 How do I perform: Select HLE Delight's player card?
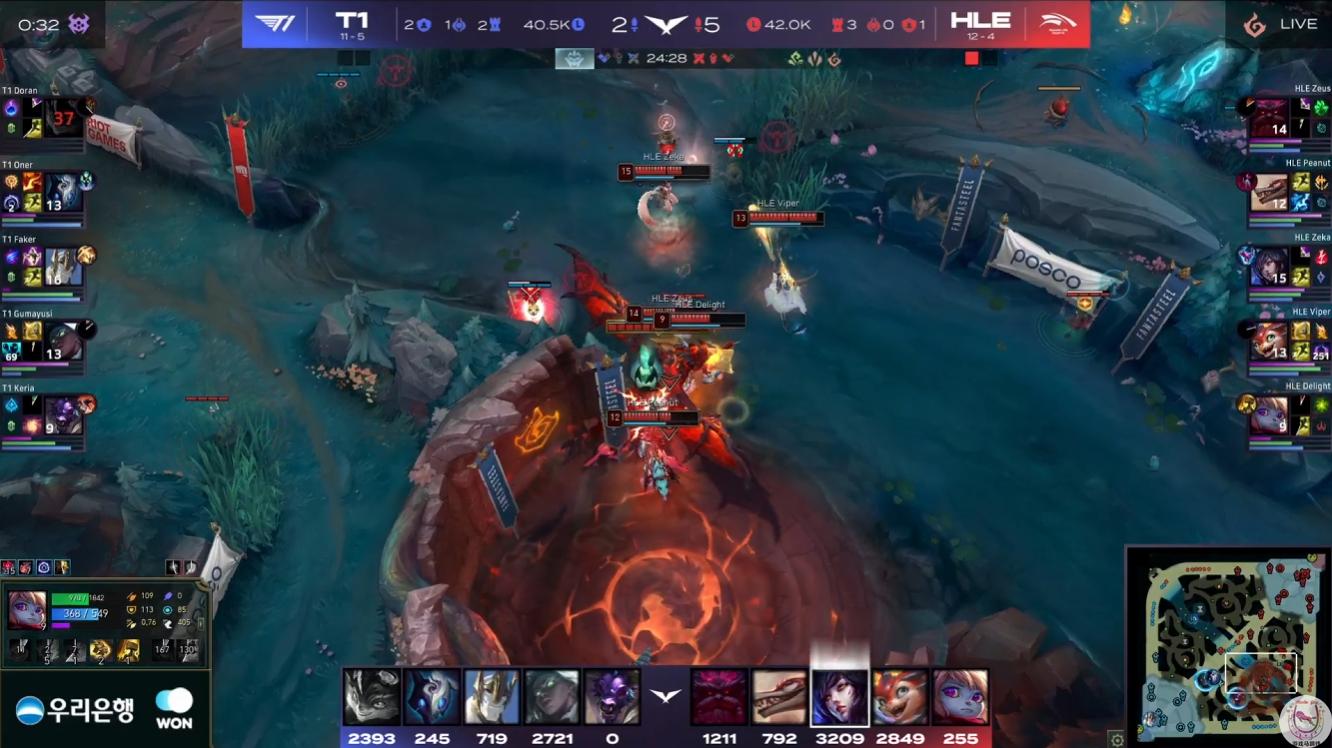(1288, 414)
